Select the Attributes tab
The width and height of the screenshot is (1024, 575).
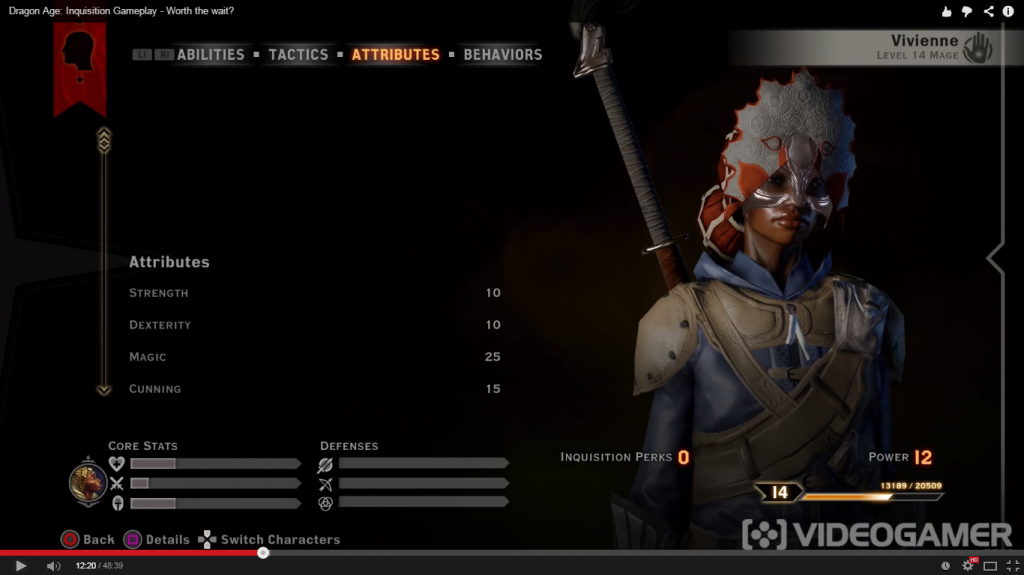(x=395, y=55)
